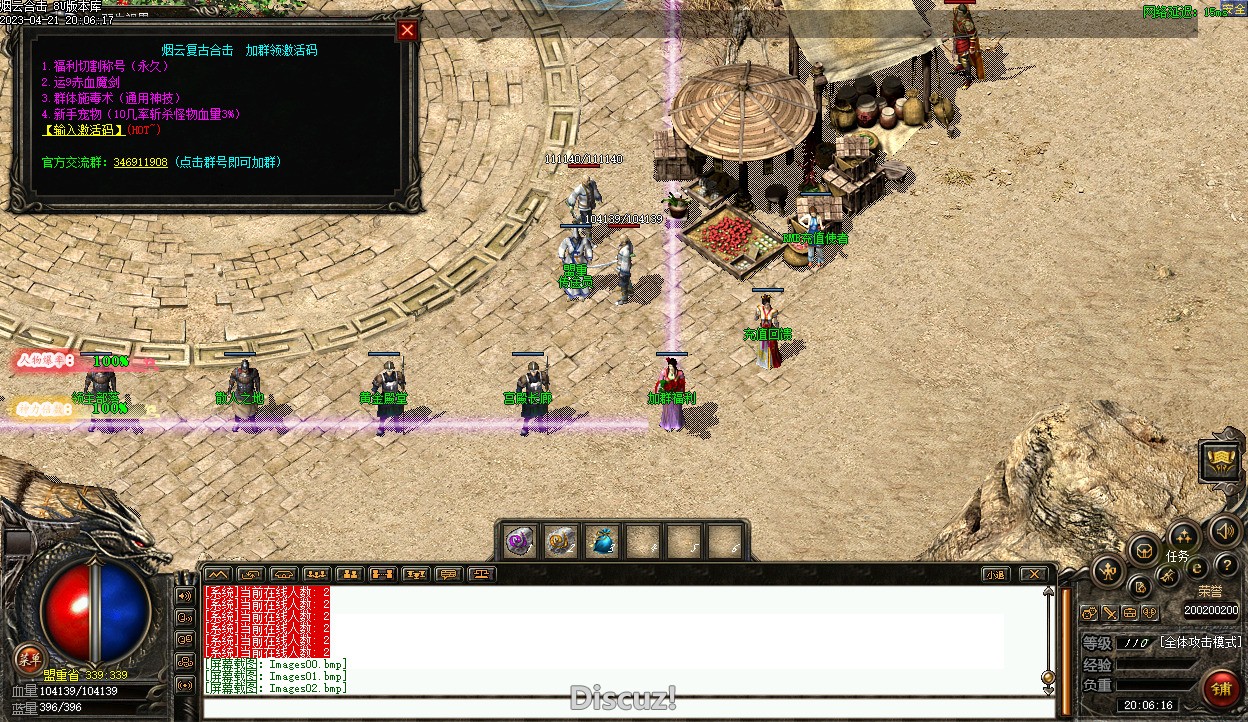Screen dimensions: 1248x722
Task: Close the activation code dialog
Action: pos(407,31)
